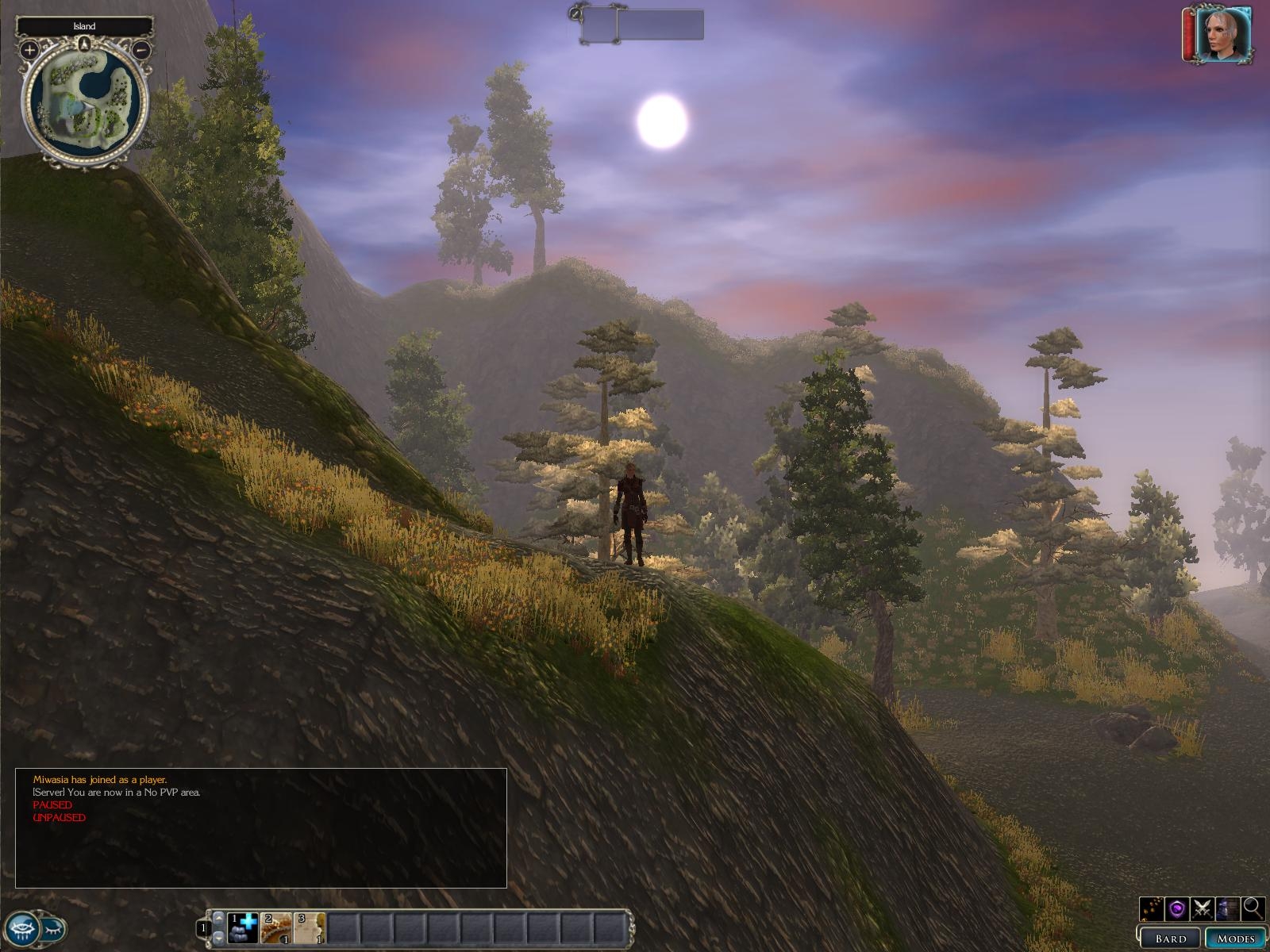1270x952 pixels.
Task: Toggle the stealth mode icon
Action: (x=1227, y=908)
